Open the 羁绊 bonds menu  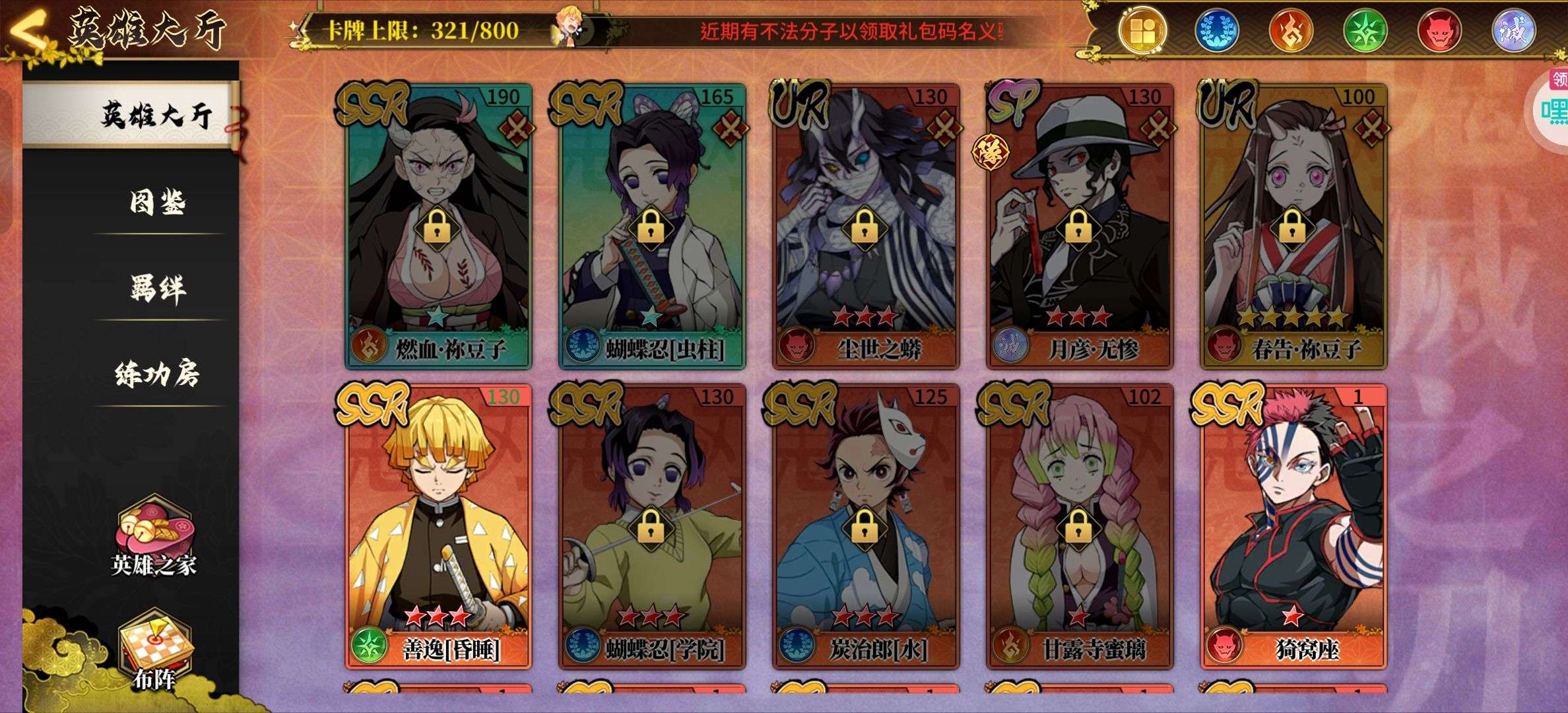(x=157, y=289)
